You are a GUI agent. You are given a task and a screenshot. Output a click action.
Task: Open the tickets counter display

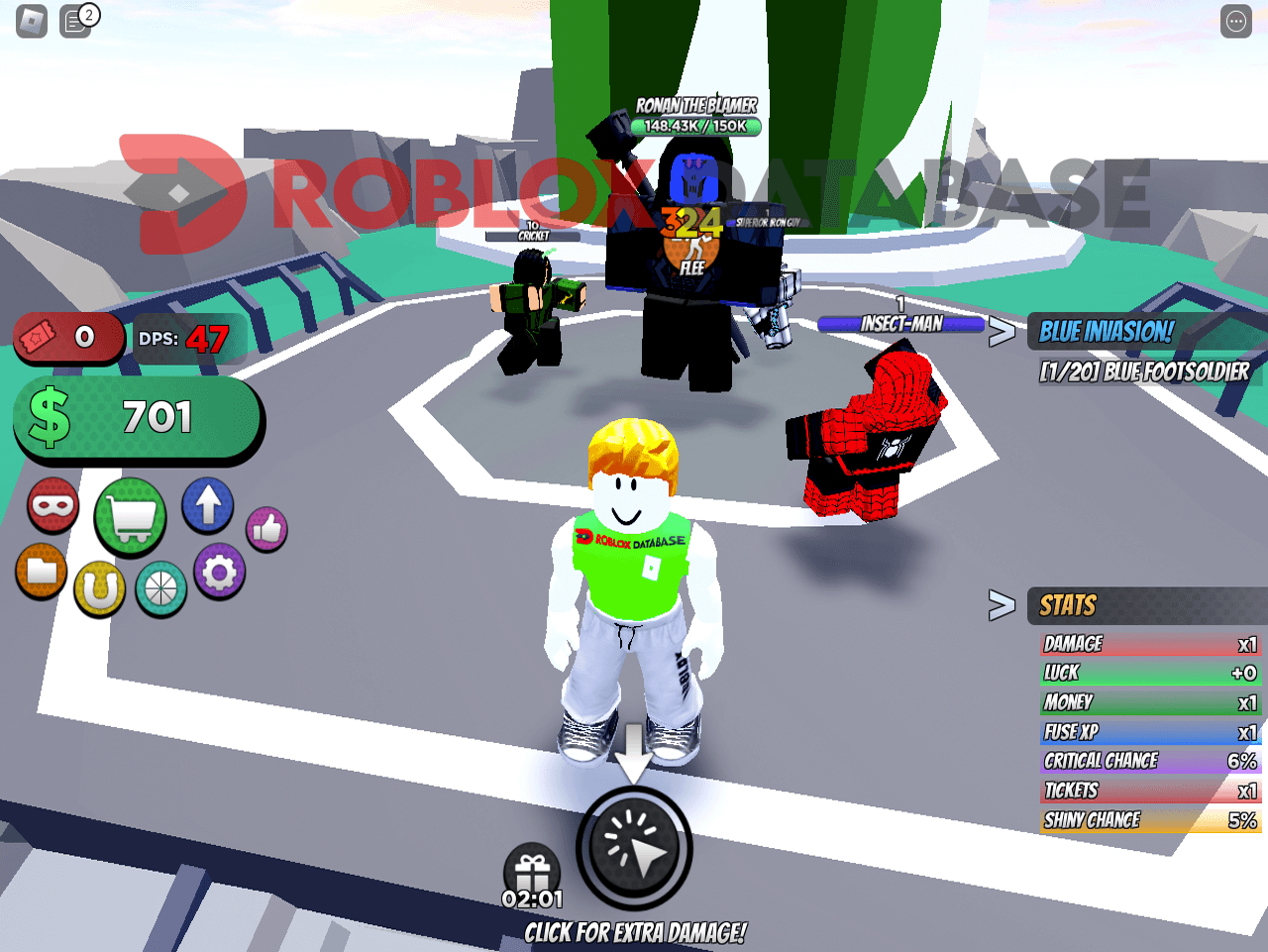point(68,337)
